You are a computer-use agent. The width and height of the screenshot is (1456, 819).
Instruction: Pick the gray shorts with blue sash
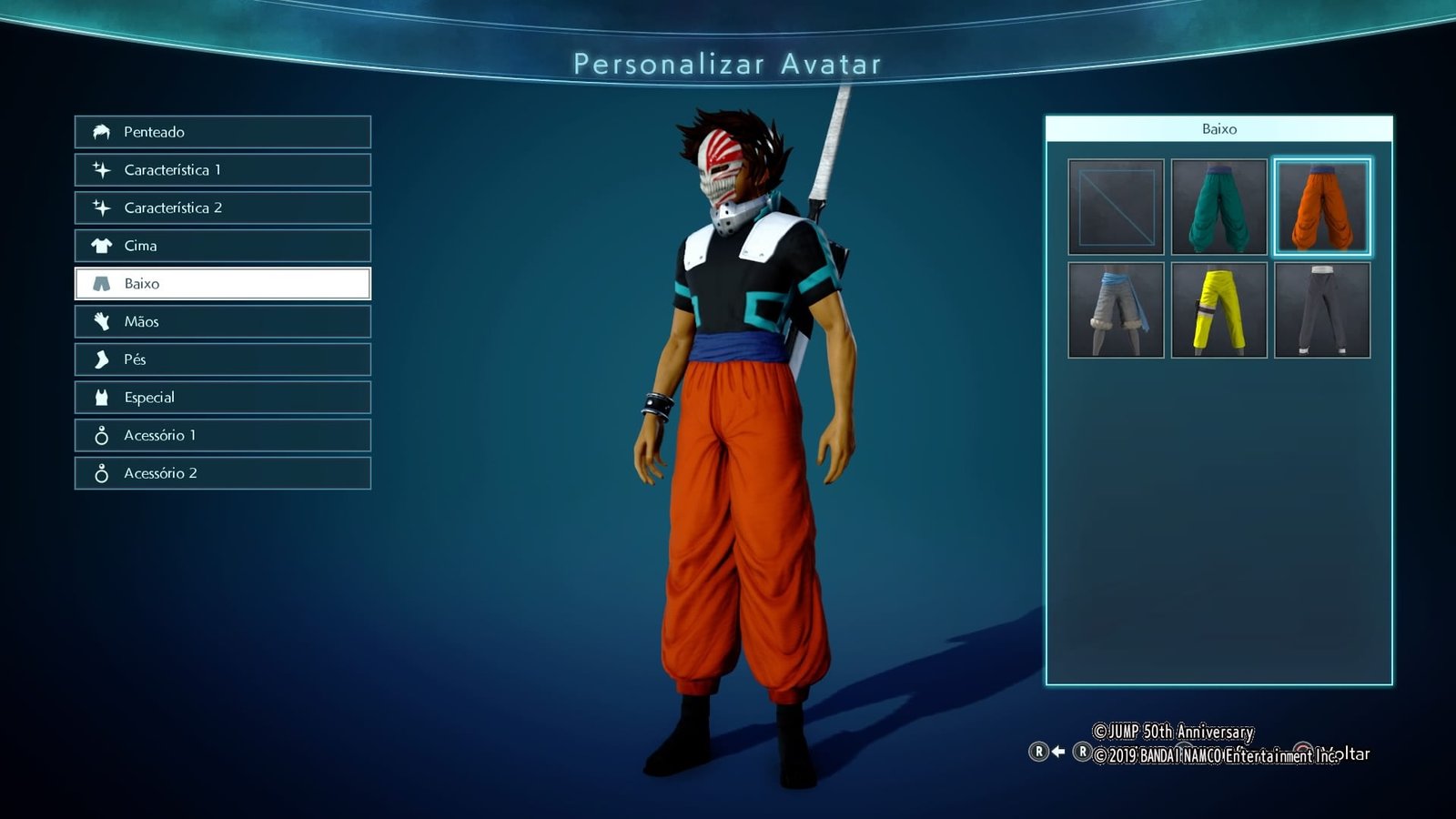pos(1116,310)
